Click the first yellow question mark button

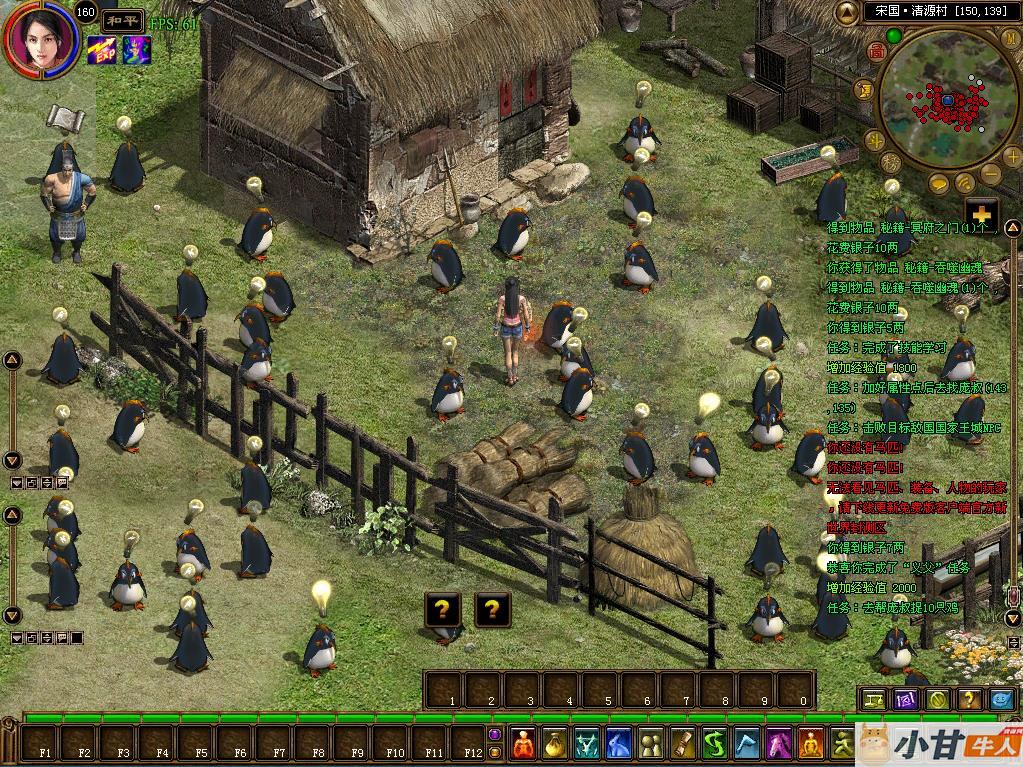coord(443,607)
